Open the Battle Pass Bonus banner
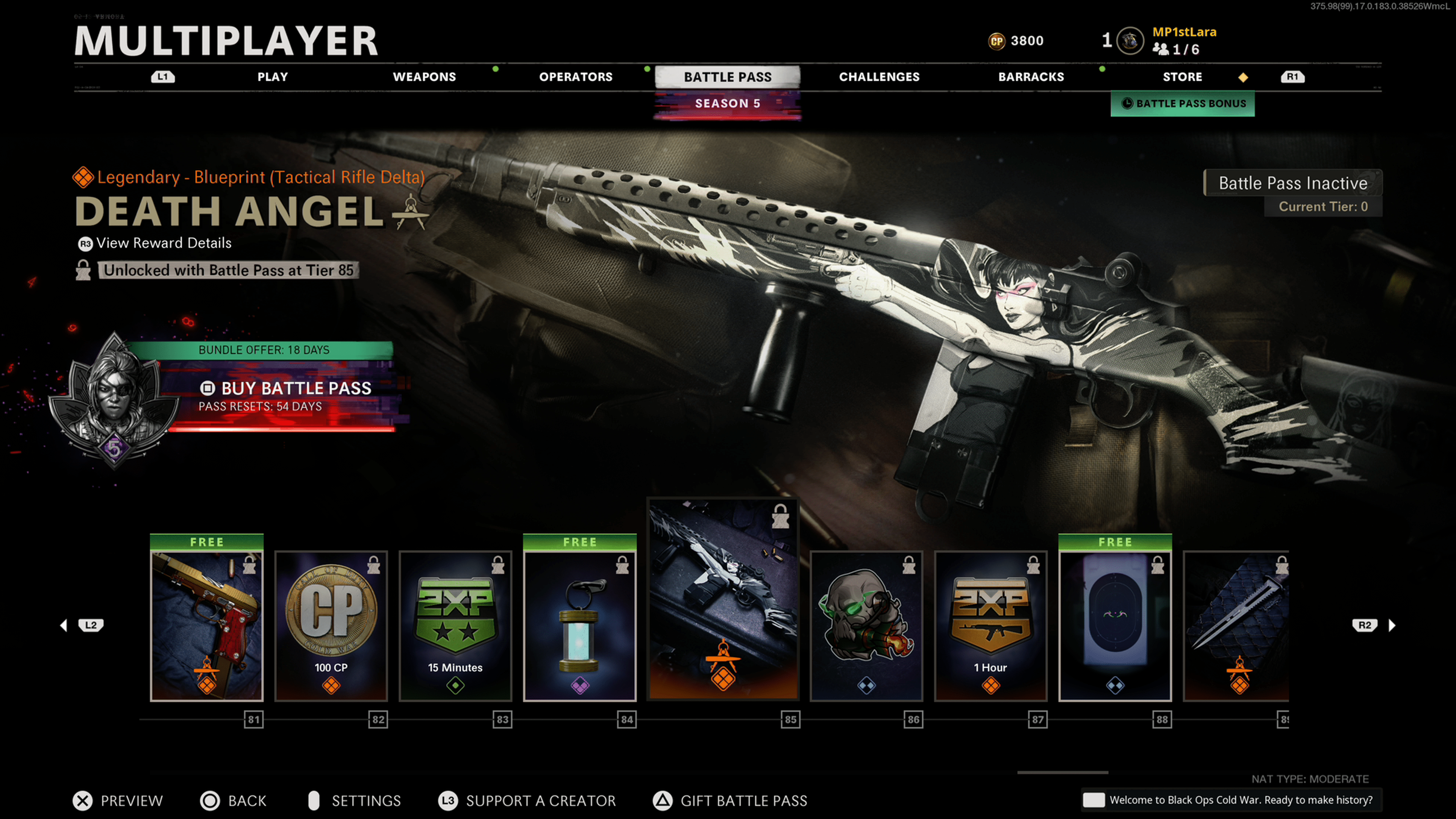 [1183, 104]
